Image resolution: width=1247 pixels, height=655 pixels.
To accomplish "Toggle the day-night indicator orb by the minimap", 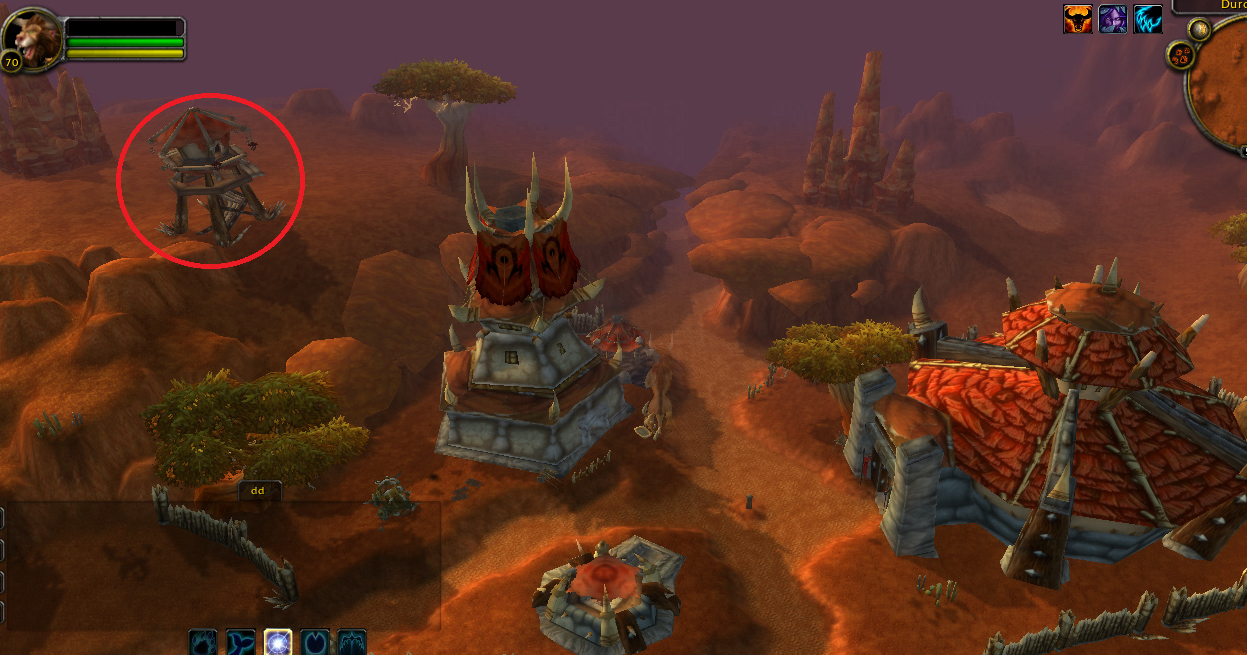I will click(1199, 30).
